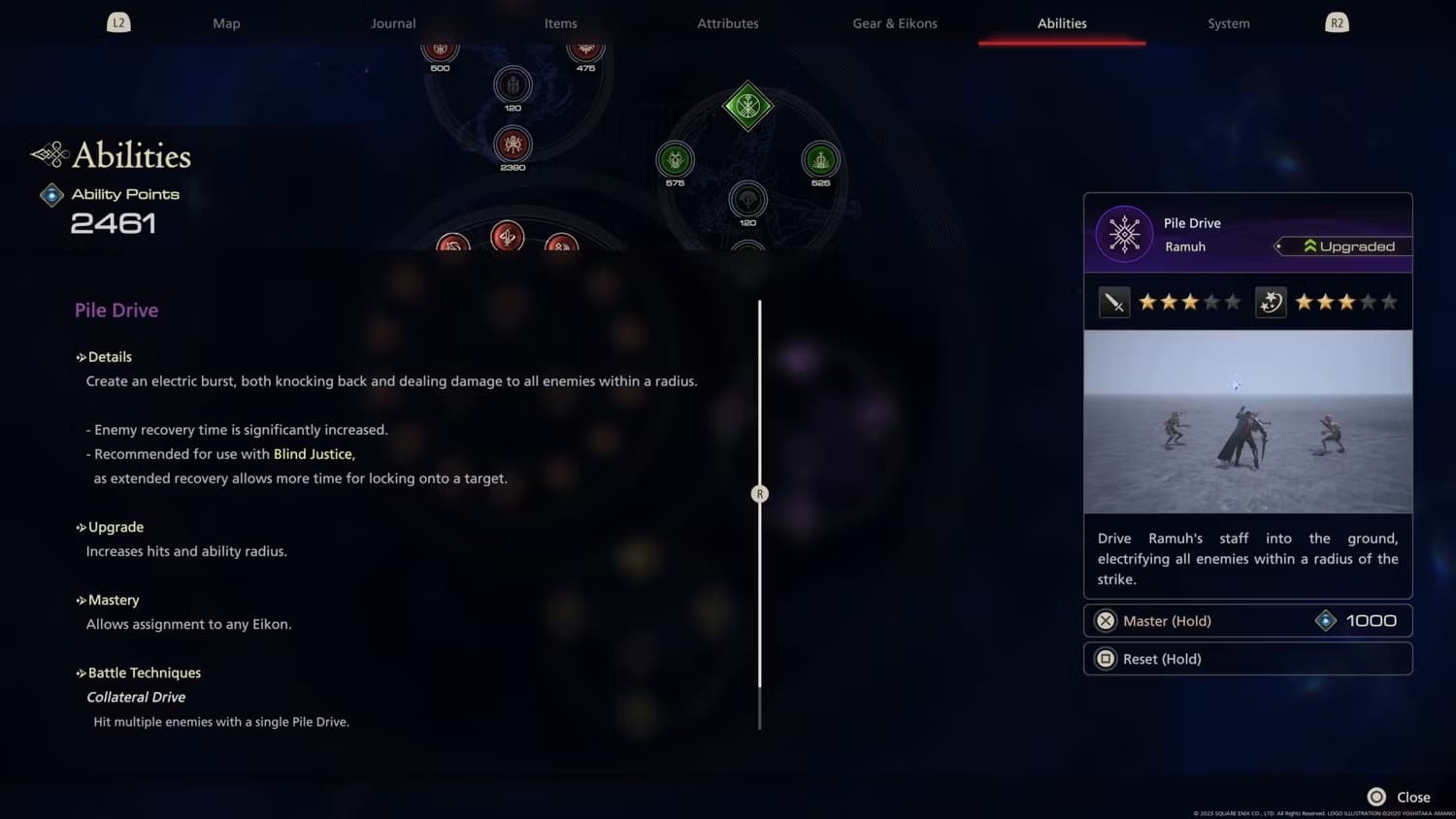1456x819 pixels.
Task: Grab the R handle on the vertical scroll bar
Action: pos(759,493)
